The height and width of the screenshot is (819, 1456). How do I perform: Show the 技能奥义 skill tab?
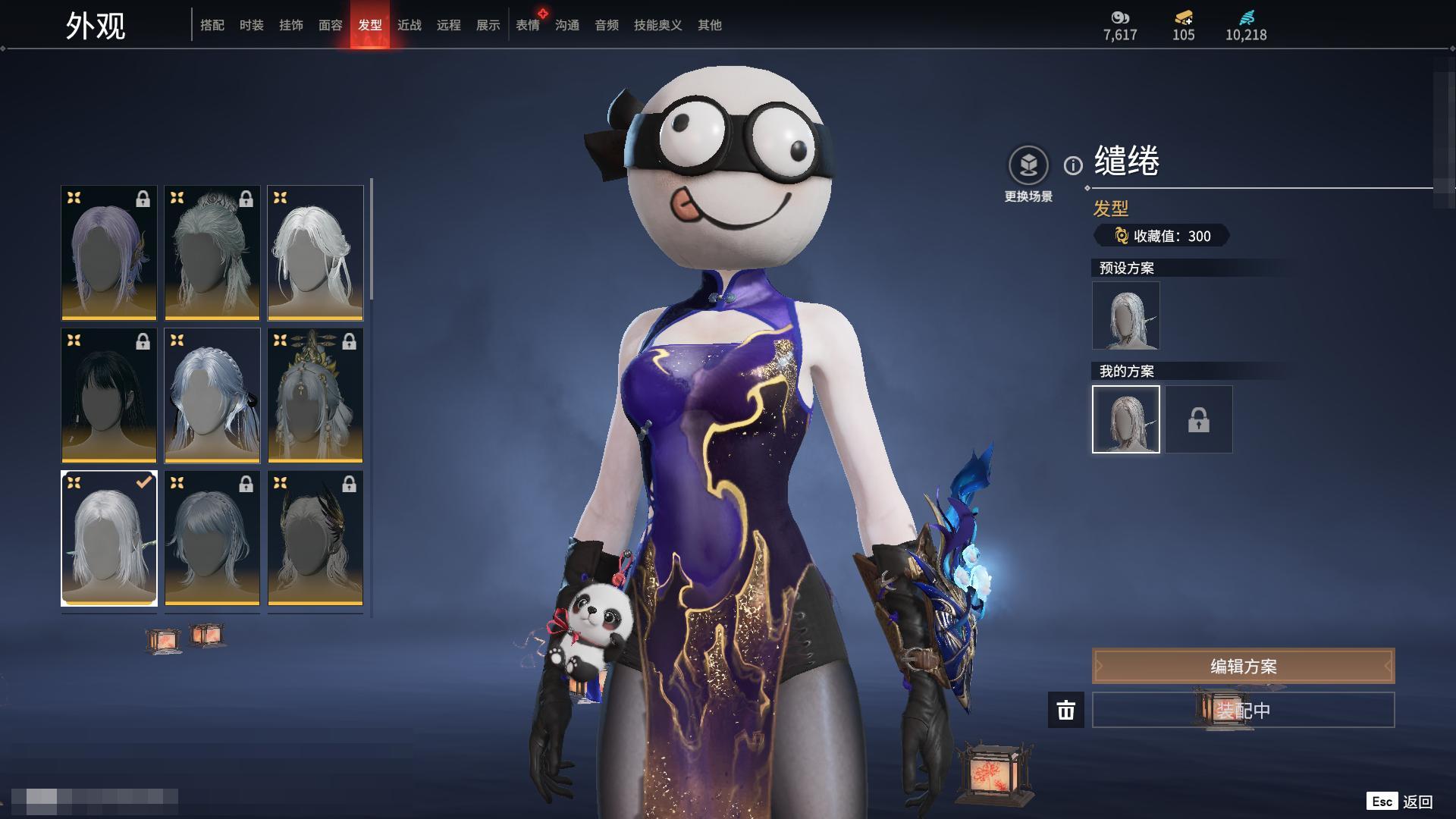tap(658, 25)
